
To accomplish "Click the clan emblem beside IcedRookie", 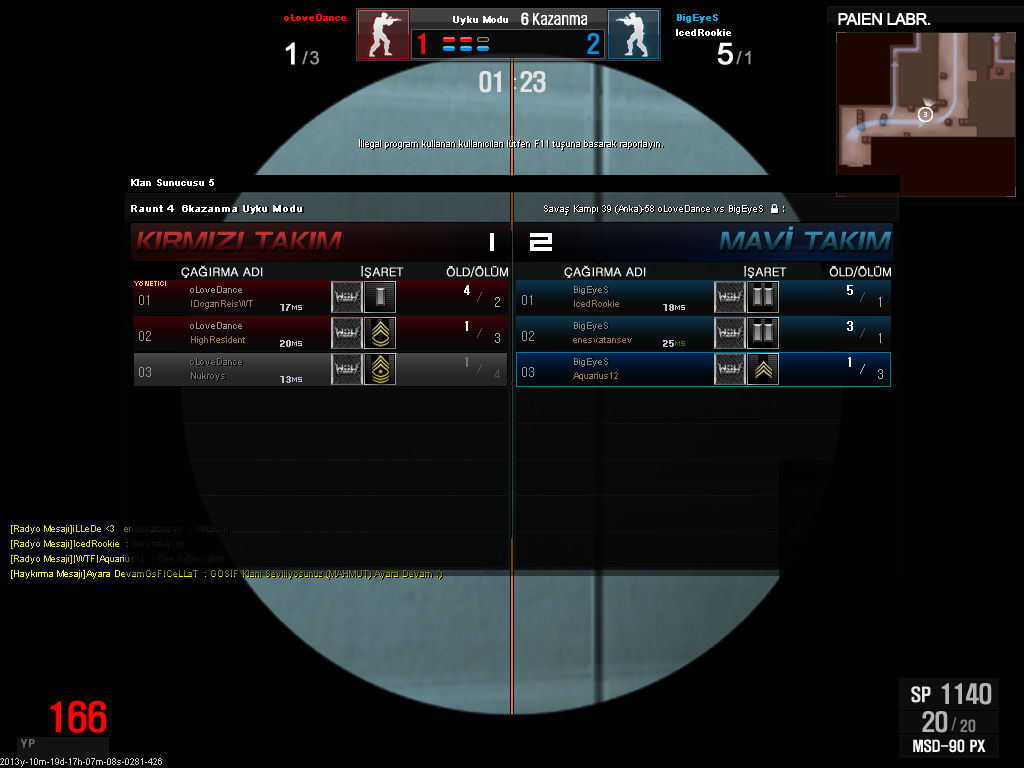I will [x=730, y=297].
